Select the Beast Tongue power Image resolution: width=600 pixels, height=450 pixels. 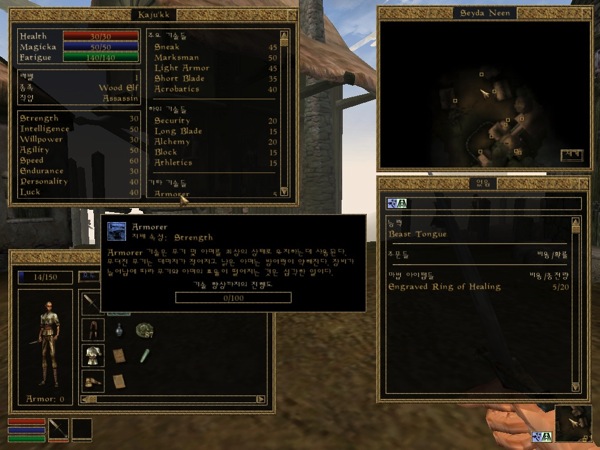418,234
